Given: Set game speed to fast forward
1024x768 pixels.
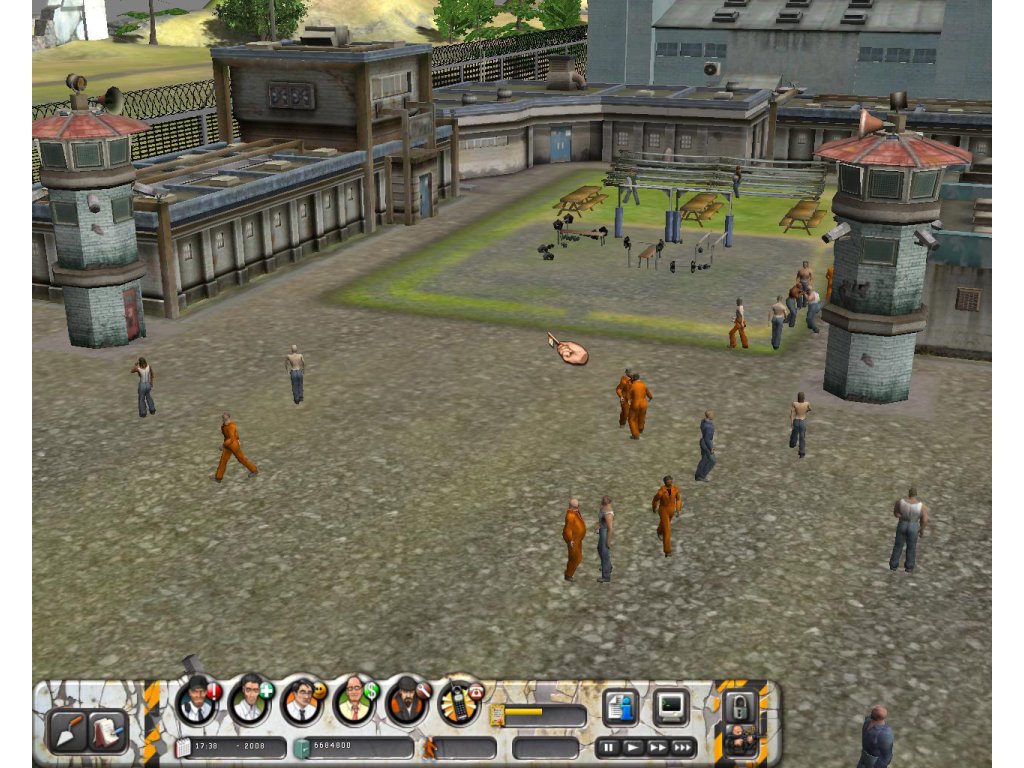Looking at the screenshot, I should pyautogui.click(x=657, y=747).
